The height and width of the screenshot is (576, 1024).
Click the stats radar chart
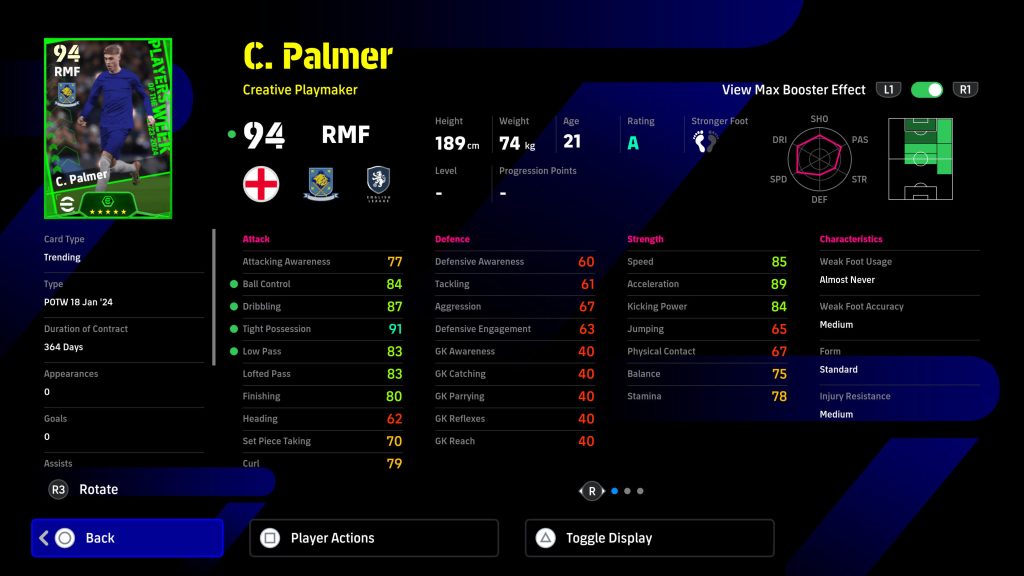(819, 157)
